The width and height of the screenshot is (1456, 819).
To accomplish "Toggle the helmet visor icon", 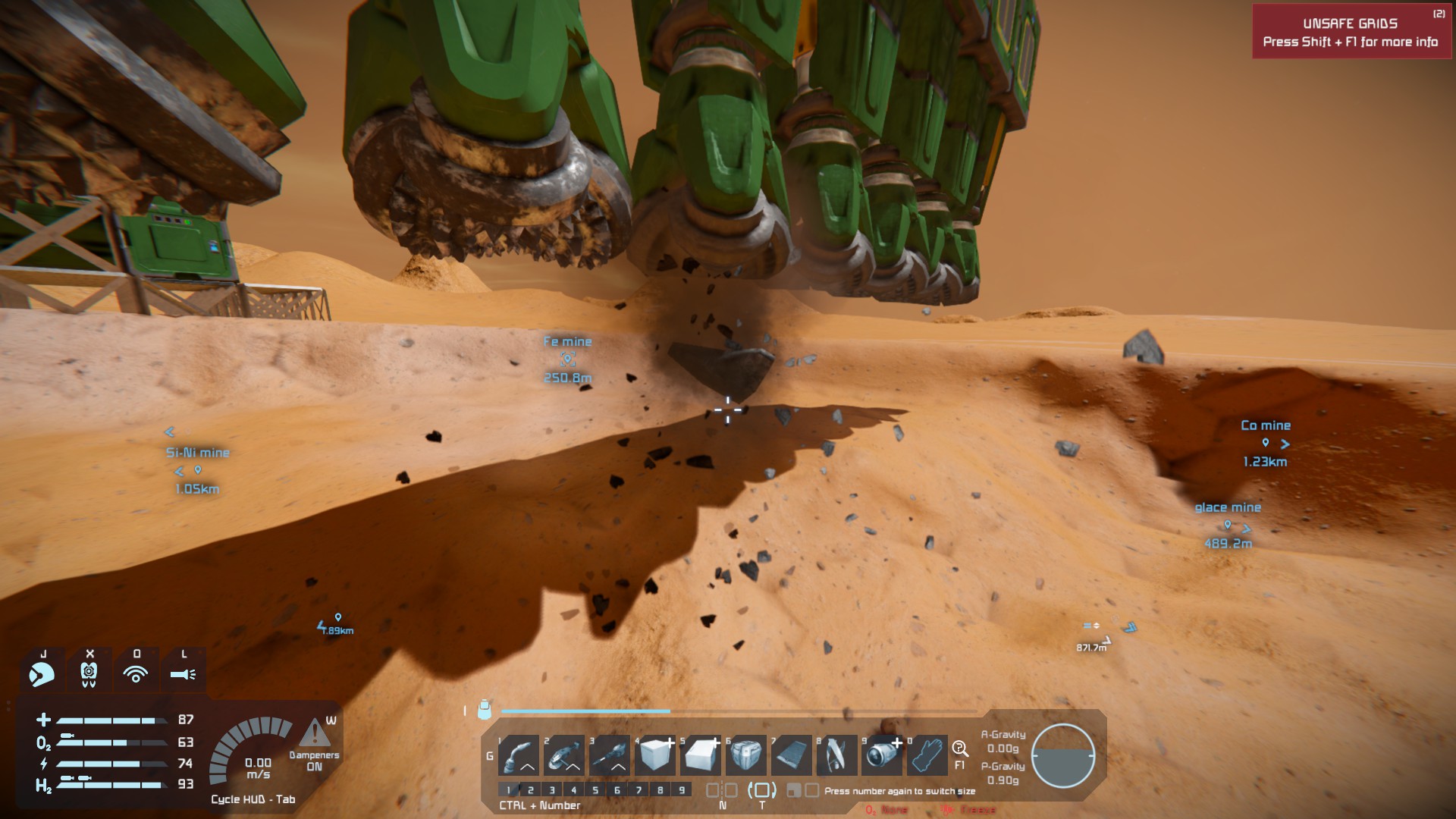I will [x=42, y=673].
